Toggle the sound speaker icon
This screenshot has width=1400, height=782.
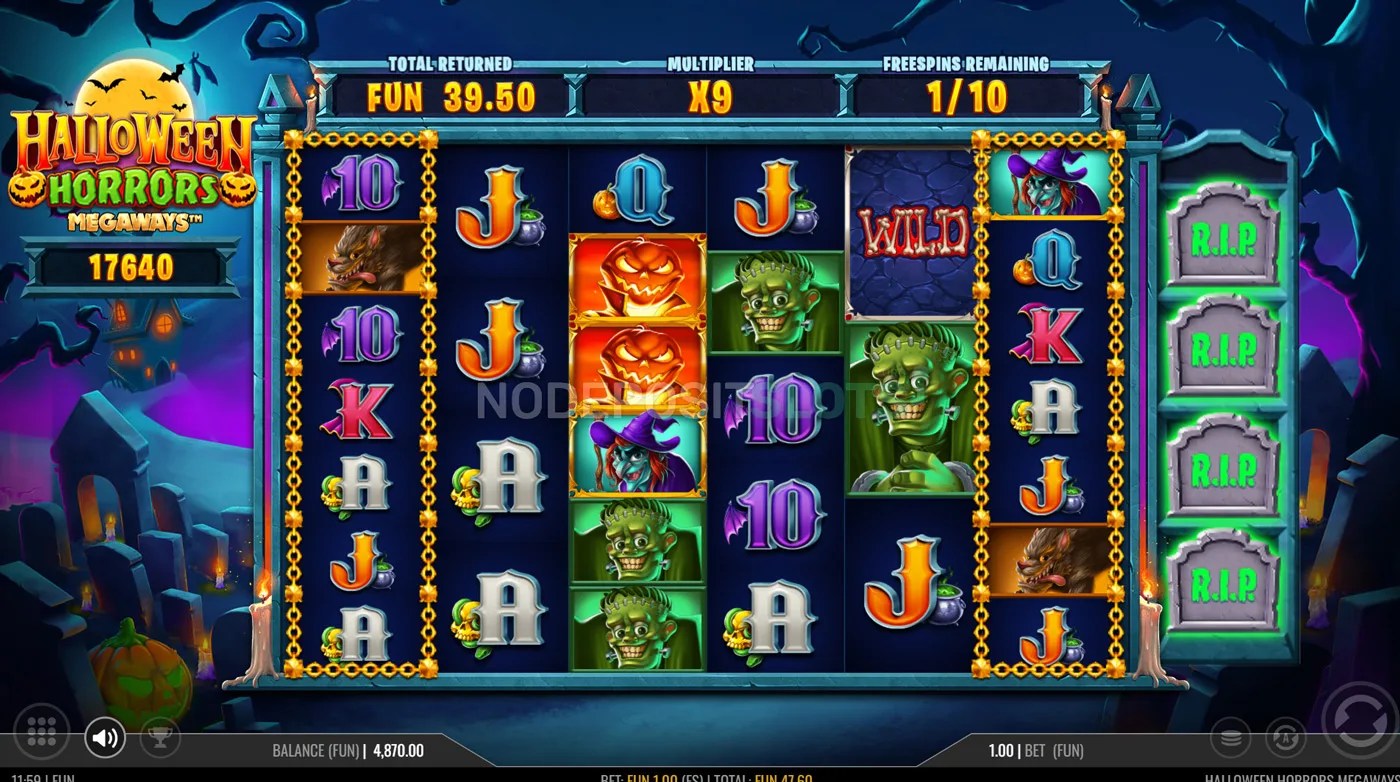tap(105, 738)
